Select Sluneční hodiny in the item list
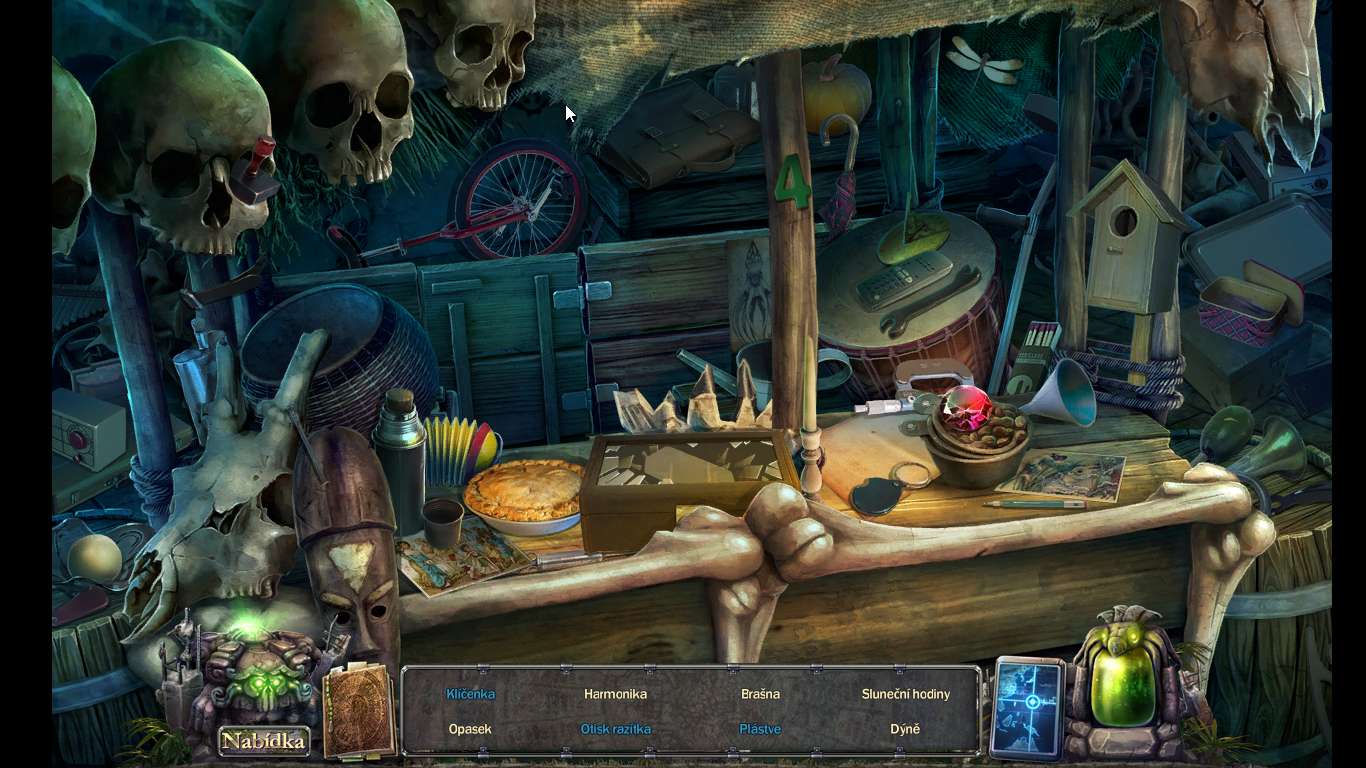The height and width of the screenshot is (768, 1366). 905,694
